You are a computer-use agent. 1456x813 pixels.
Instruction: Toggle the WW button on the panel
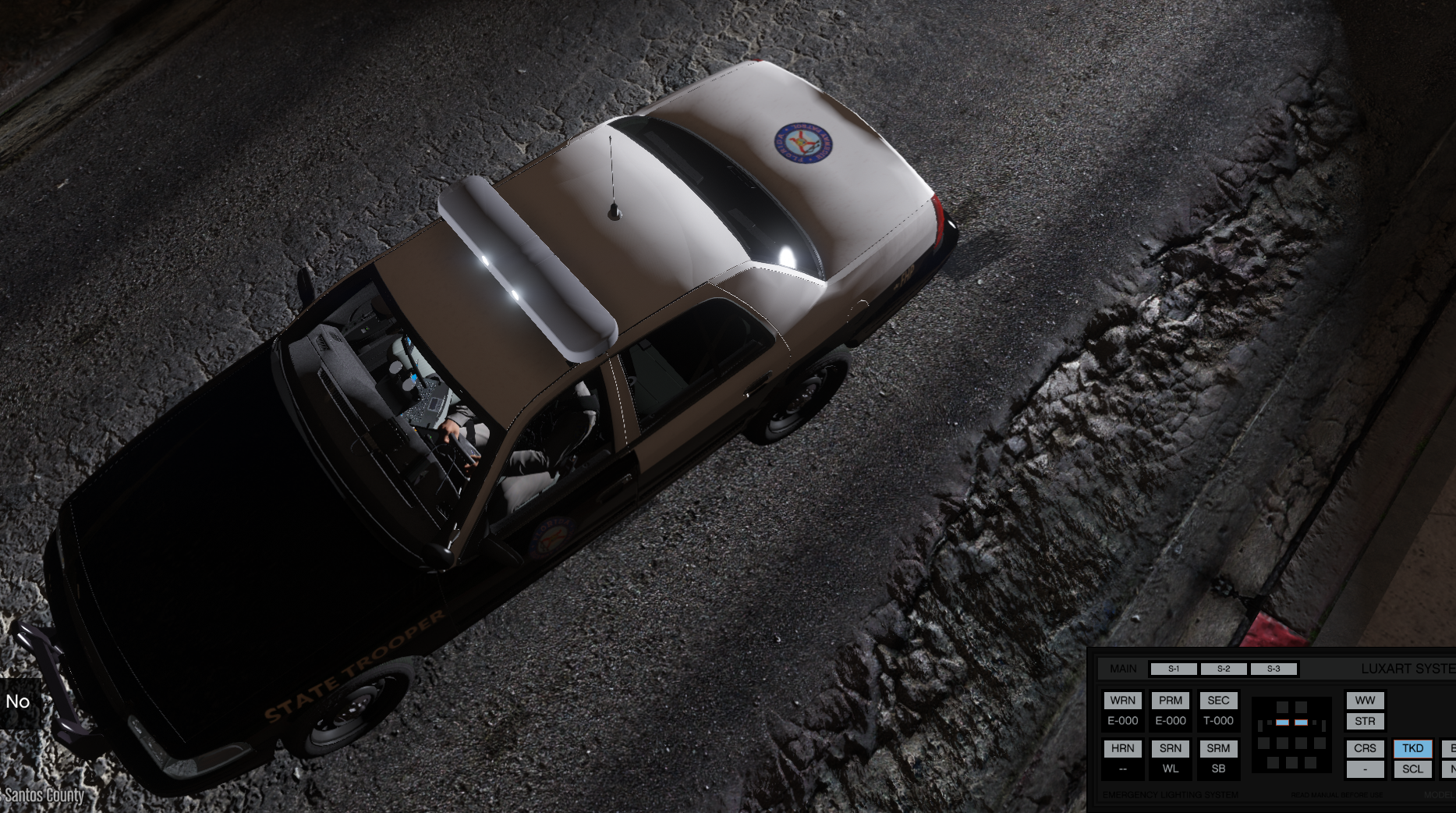[x=1365, y=701]
